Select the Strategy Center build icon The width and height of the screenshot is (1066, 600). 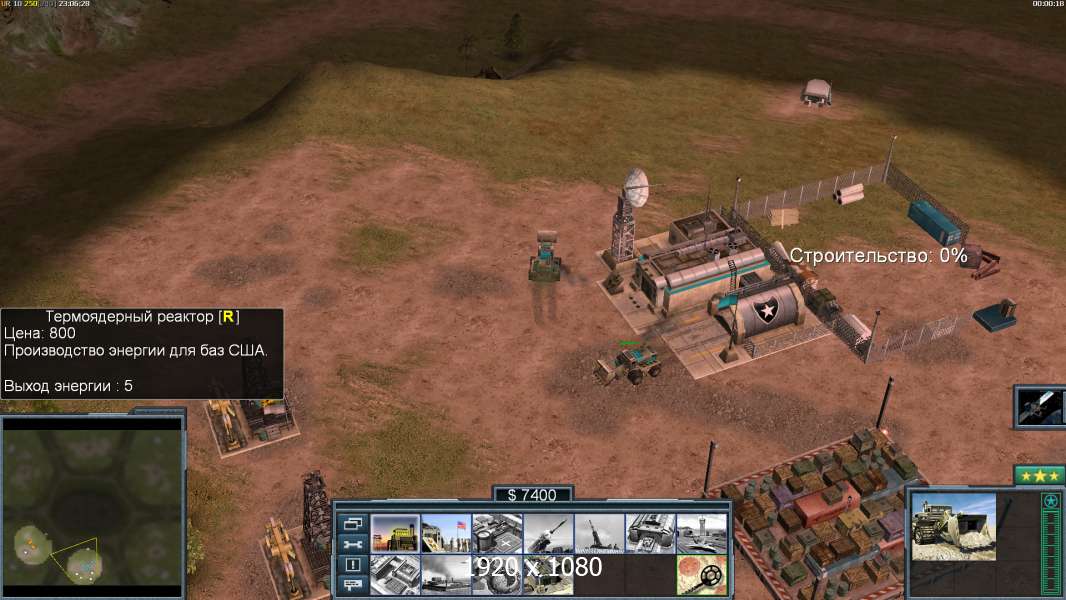[395, 575]
